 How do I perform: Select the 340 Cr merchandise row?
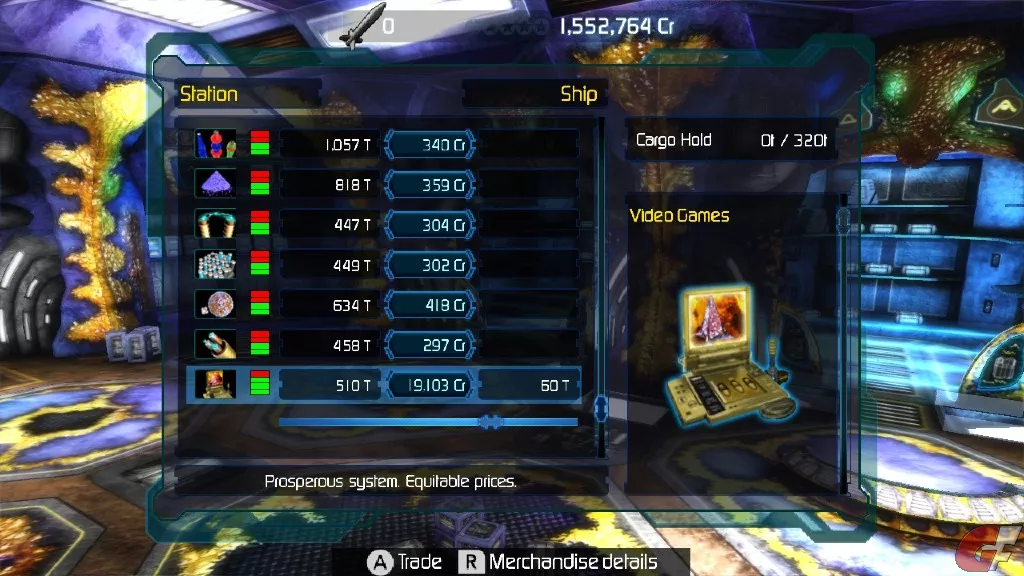coord(429,145)
